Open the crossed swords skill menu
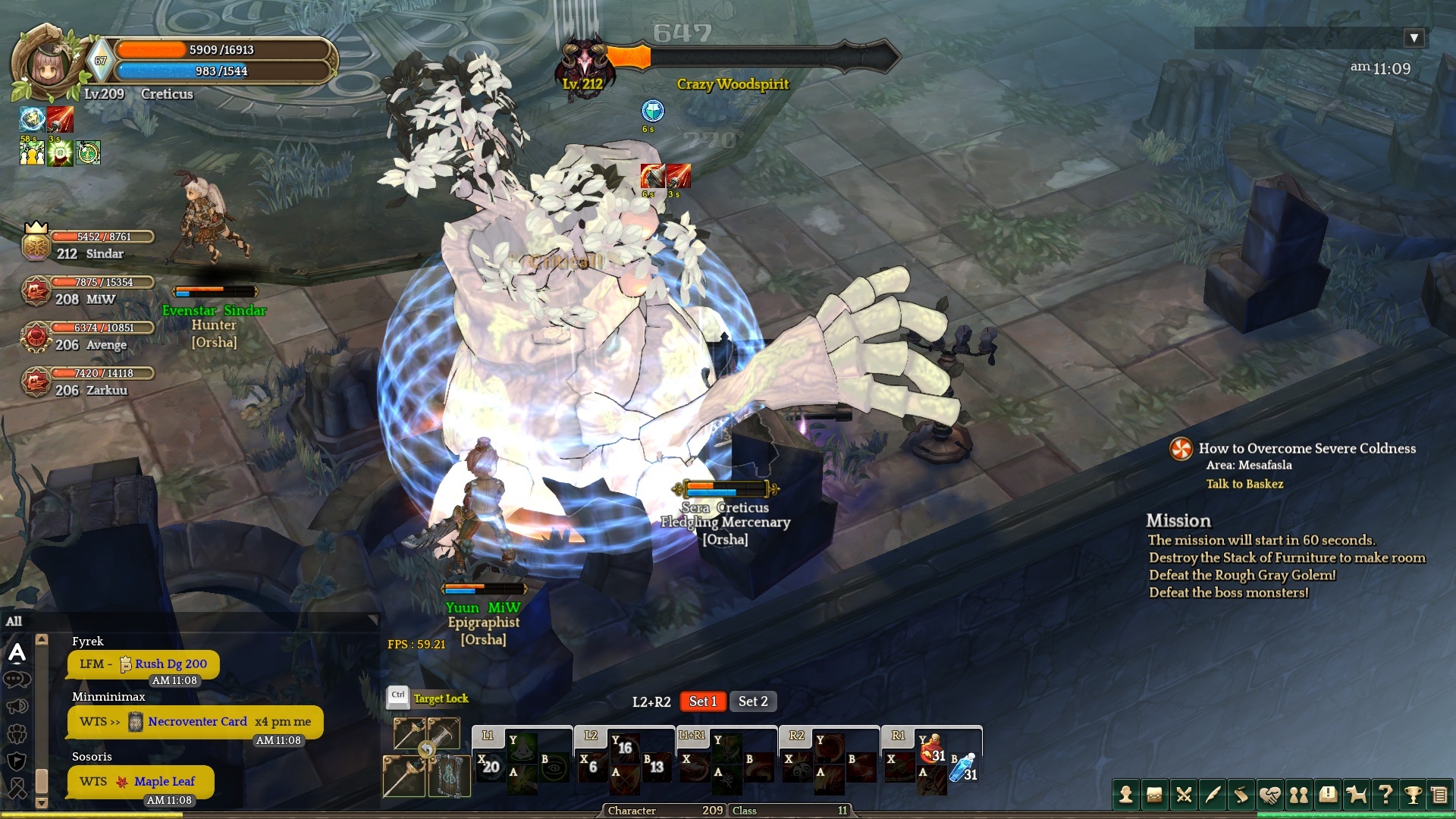1456x819 pixels. (x=1184, y=795)
